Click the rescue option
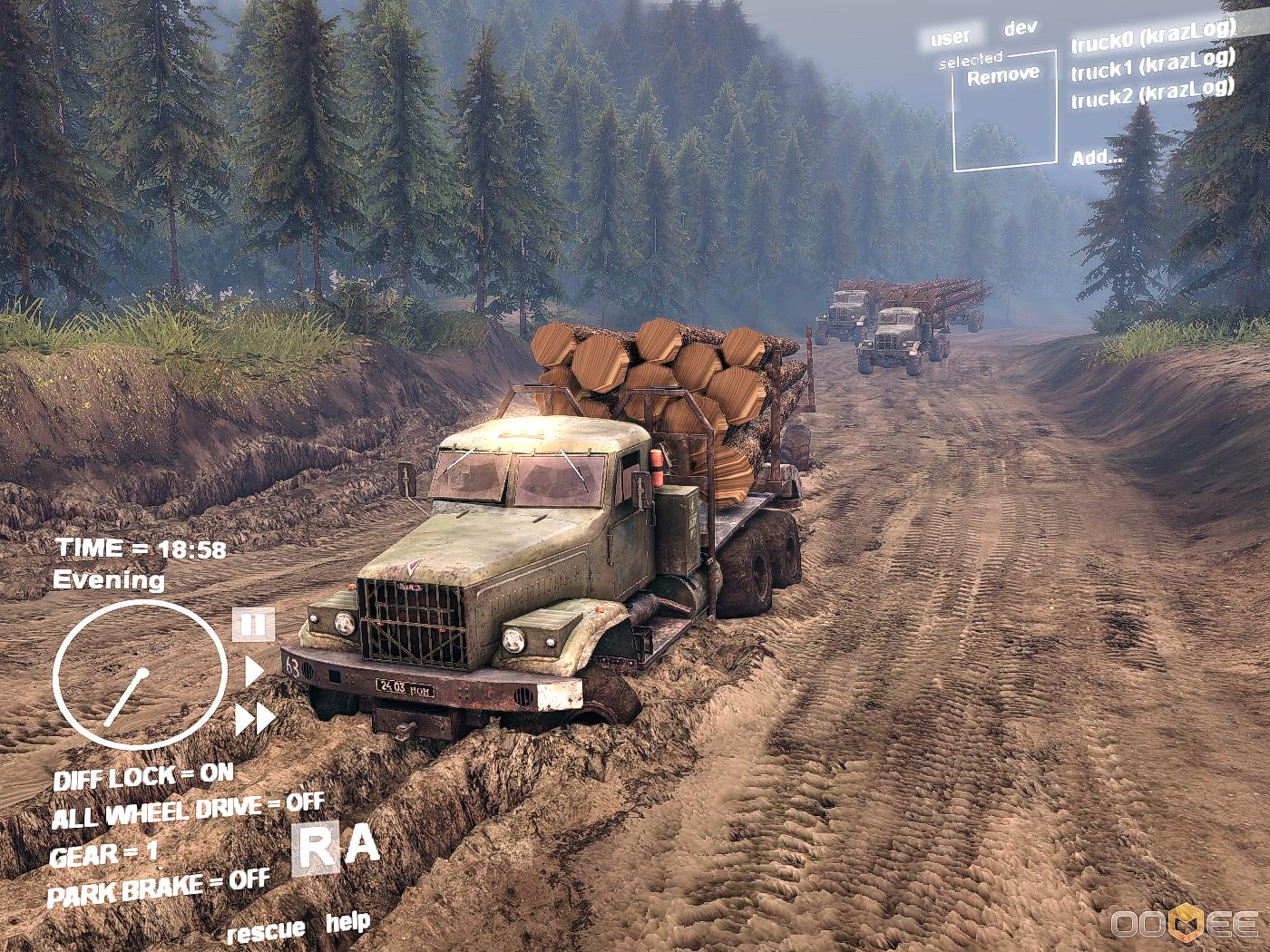1270x952 pixels. 266,931
